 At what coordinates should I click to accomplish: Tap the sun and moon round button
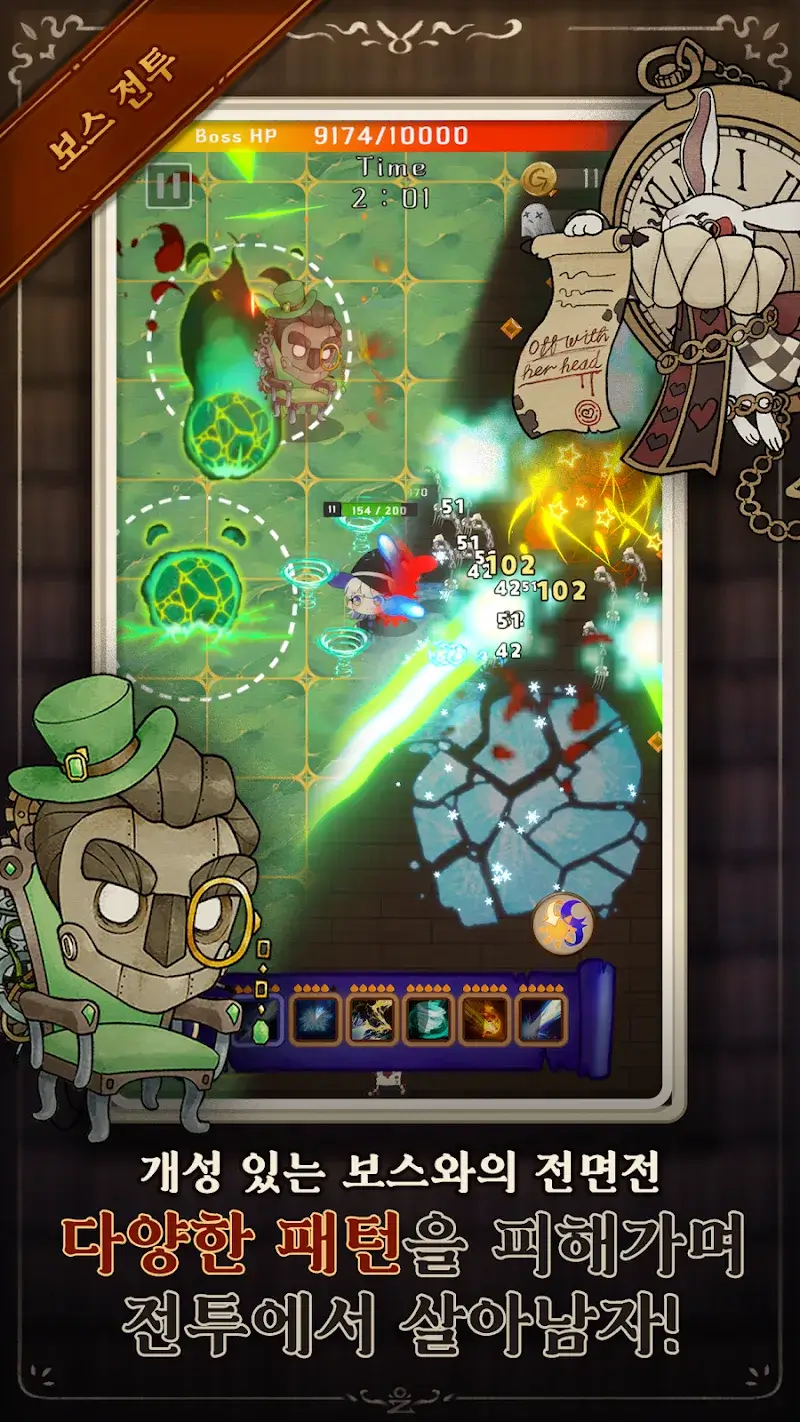(563, 923)
